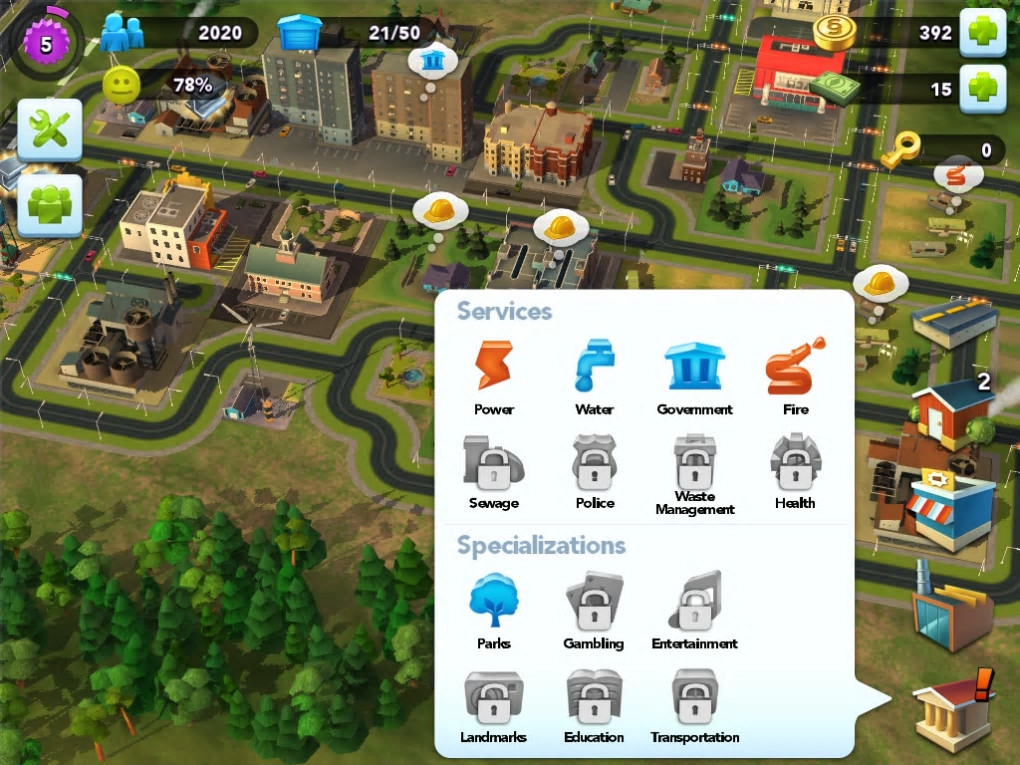
Task: Open the wrench and screwdriver tools menu
Action: (49, 130)
